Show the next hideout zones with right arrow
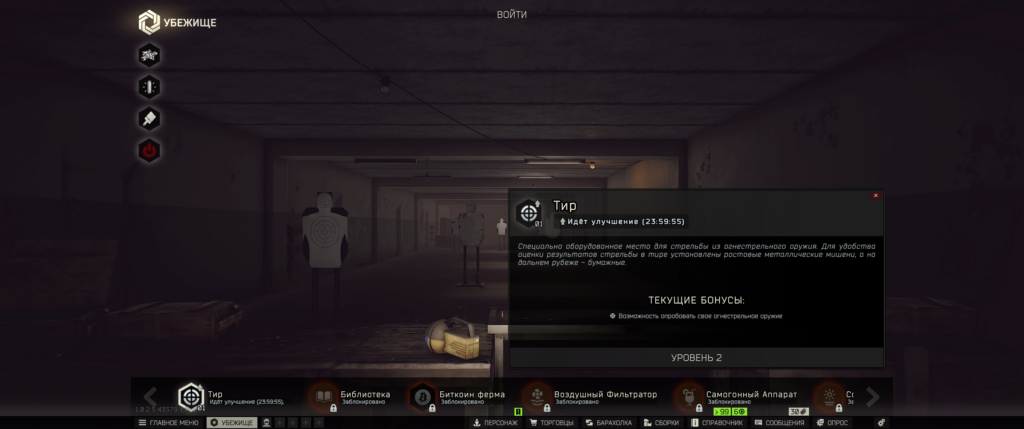Image resolution: width=1024 pixels, height=429 pixels. click(x=872, y=397)
